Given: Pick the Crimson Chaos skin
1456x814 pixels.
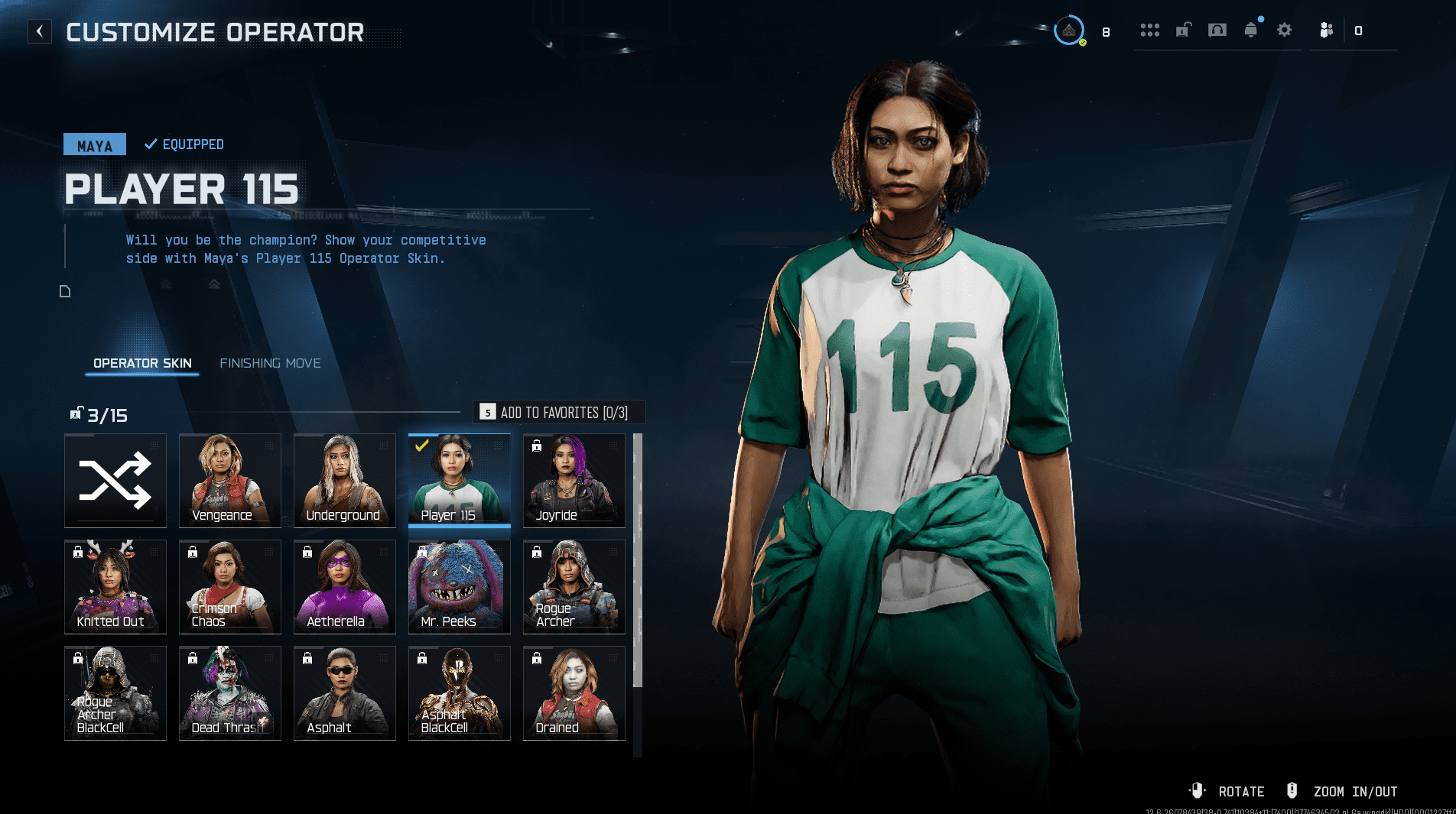Looking at the screenshot, I should (x=230, y=587).
